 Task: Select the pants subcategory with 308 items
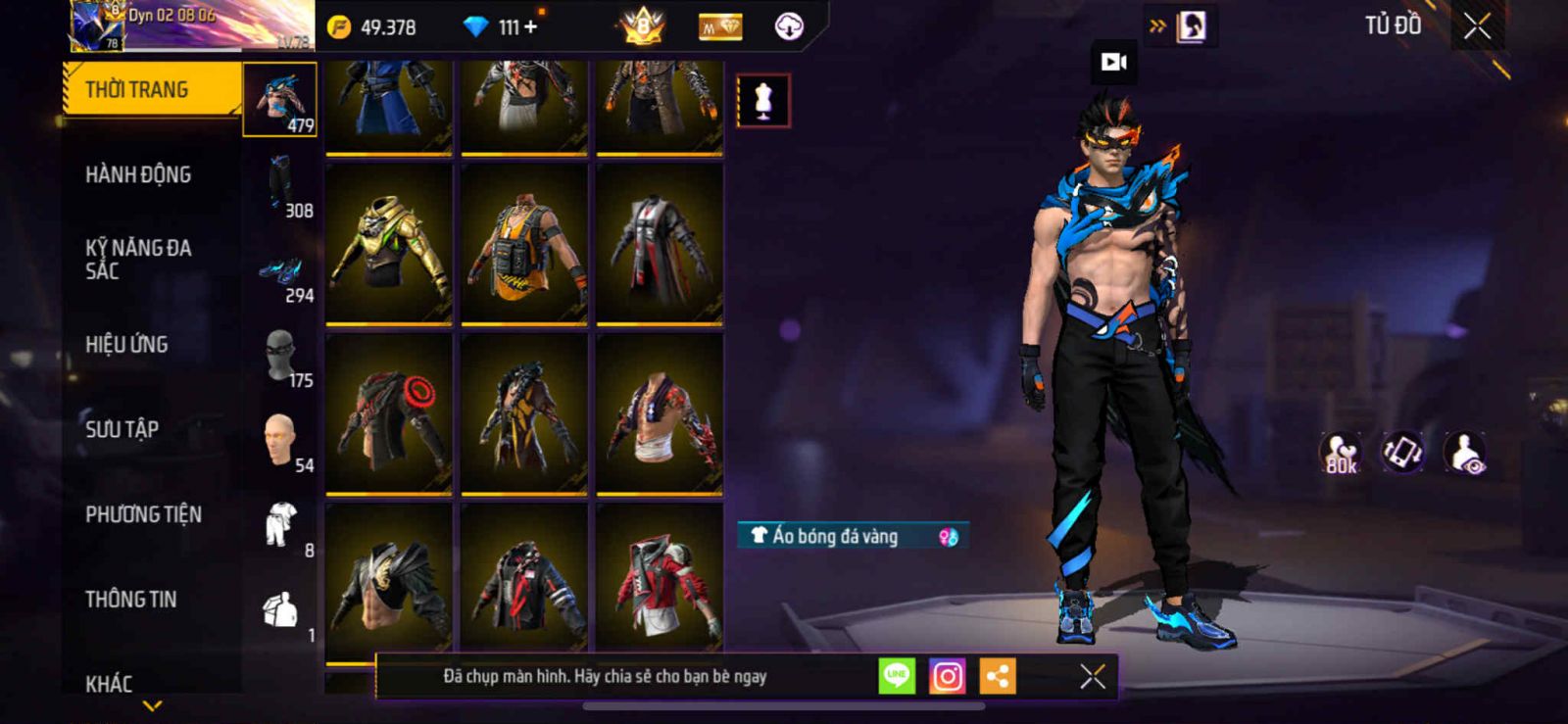tap(282, 186)
